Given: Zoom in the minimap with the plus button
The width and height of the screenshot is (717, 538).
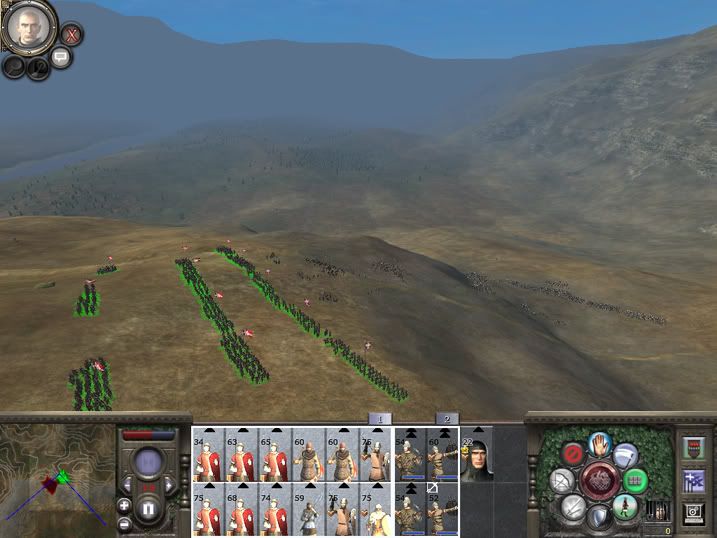Looking at the screenshot, I should 124,504.
